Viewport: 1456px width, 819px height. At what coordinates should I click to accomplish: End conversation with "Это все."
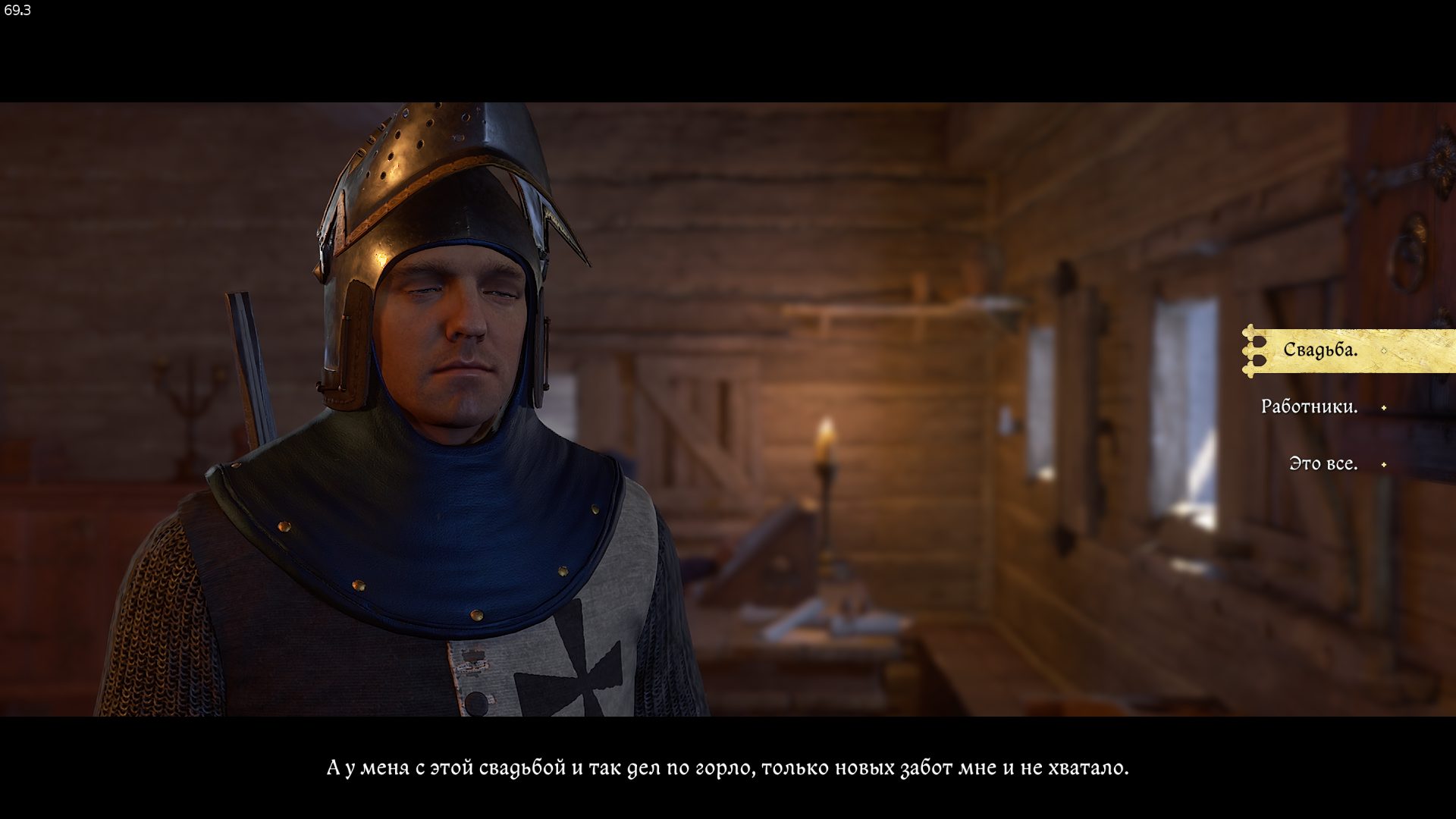1323,464
